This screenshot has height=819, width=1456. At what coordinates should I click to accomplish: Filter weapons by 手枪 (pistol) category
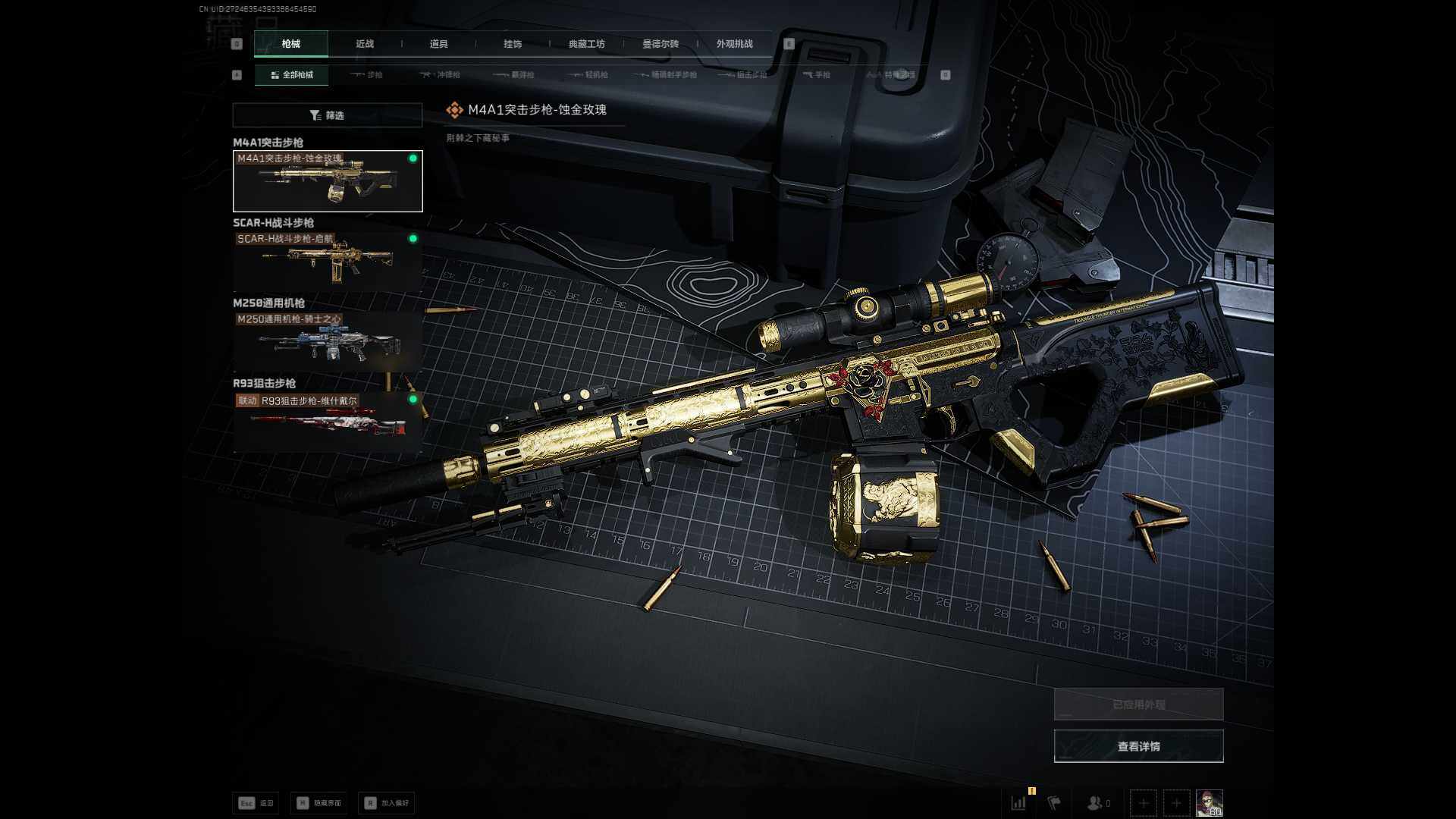[817, 75]
